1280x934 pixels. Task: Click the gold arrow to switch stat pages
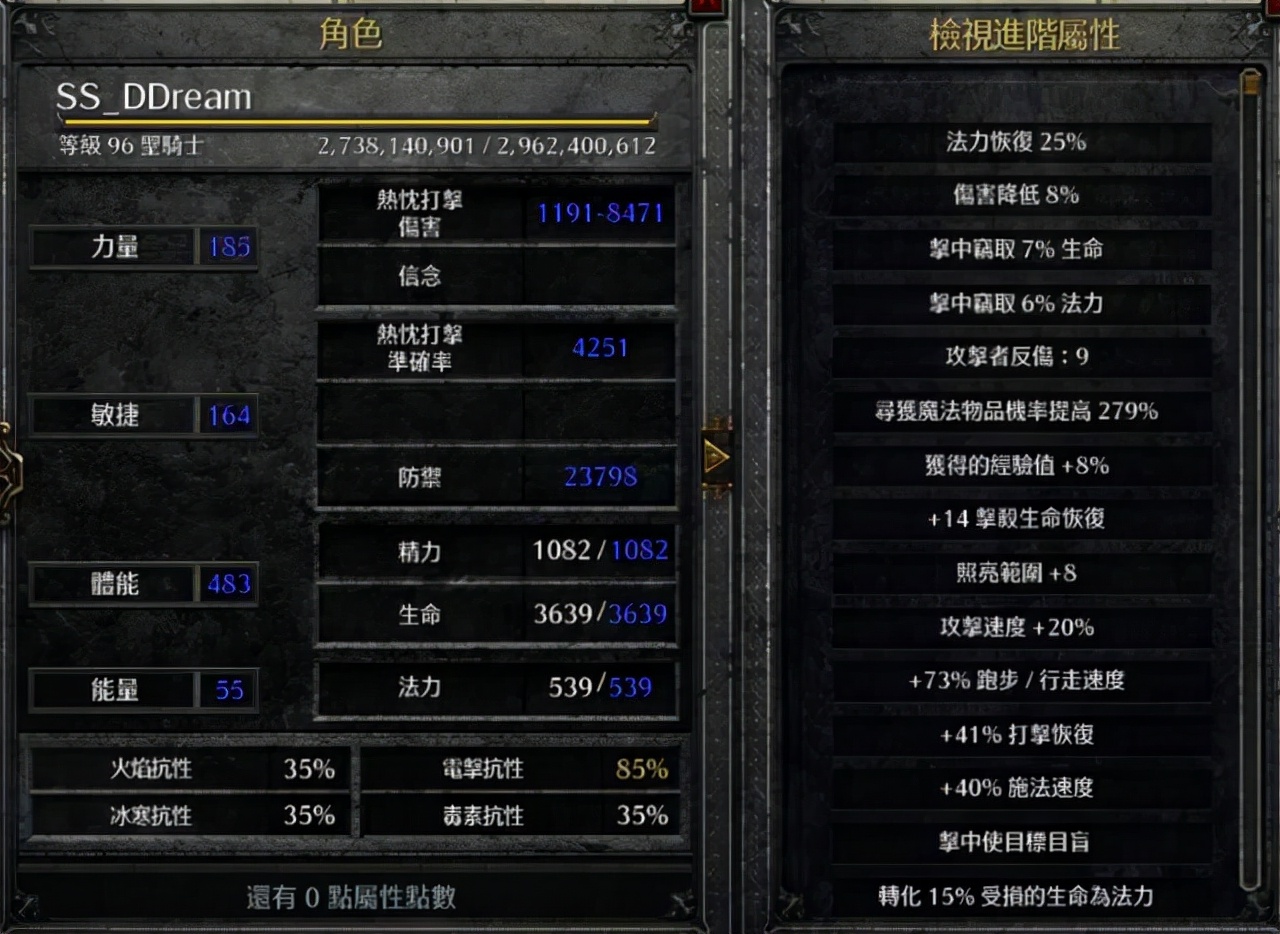(716, 456)
